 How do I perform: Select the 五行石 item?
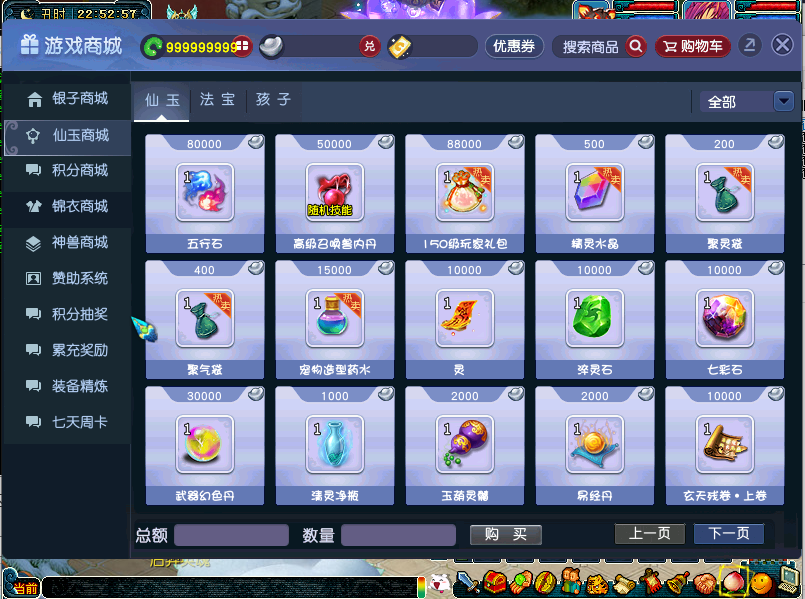(x=205, y=193)
